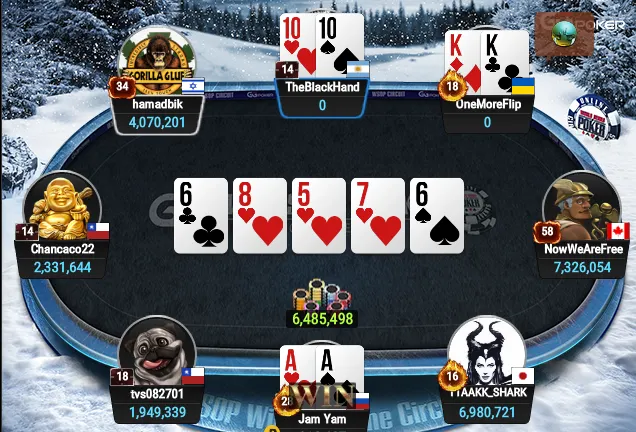
Task: Click TheBlackHand's name plate
Action: [322, 96]
